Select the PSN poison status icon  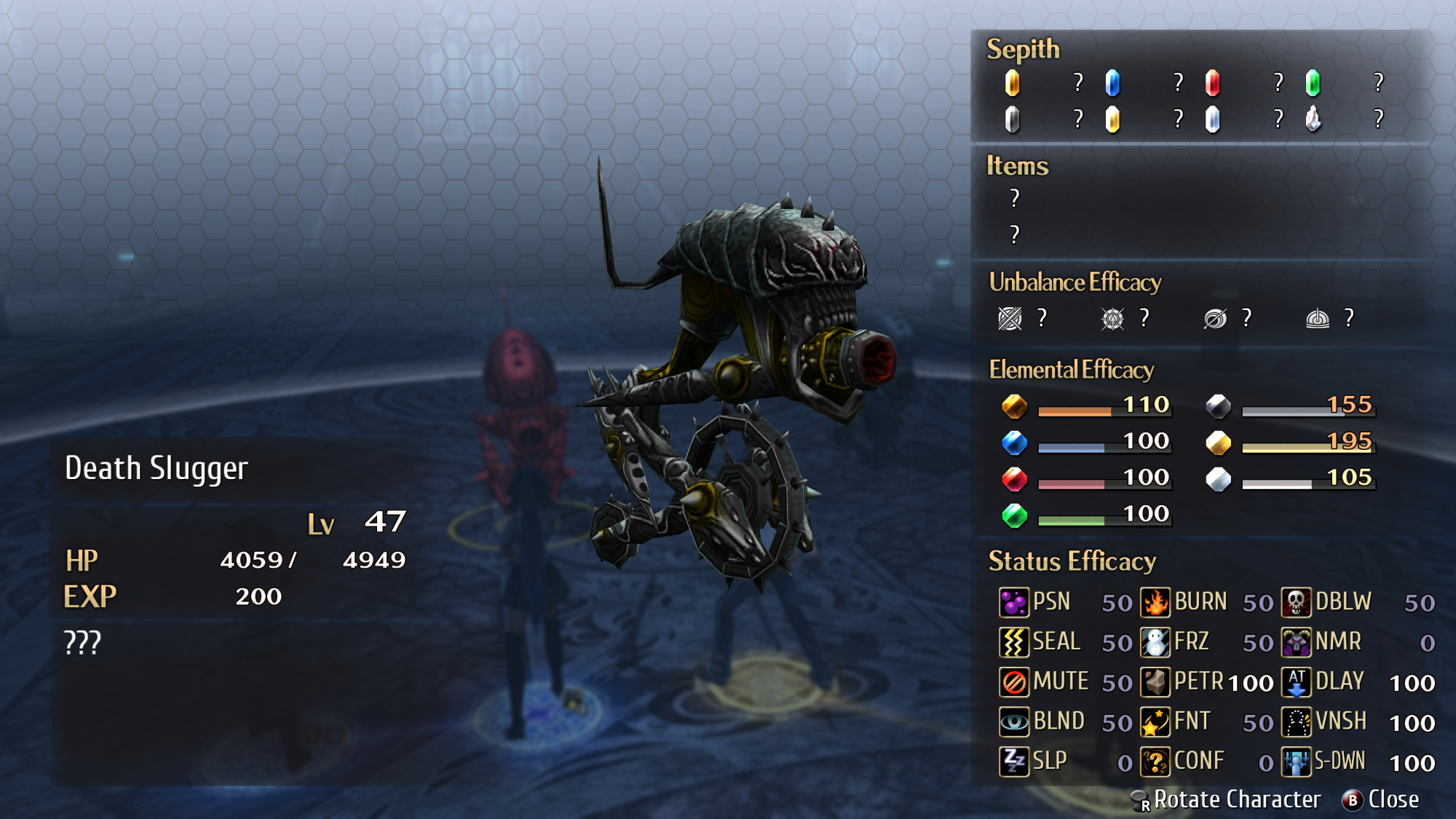pos(1013,602)
